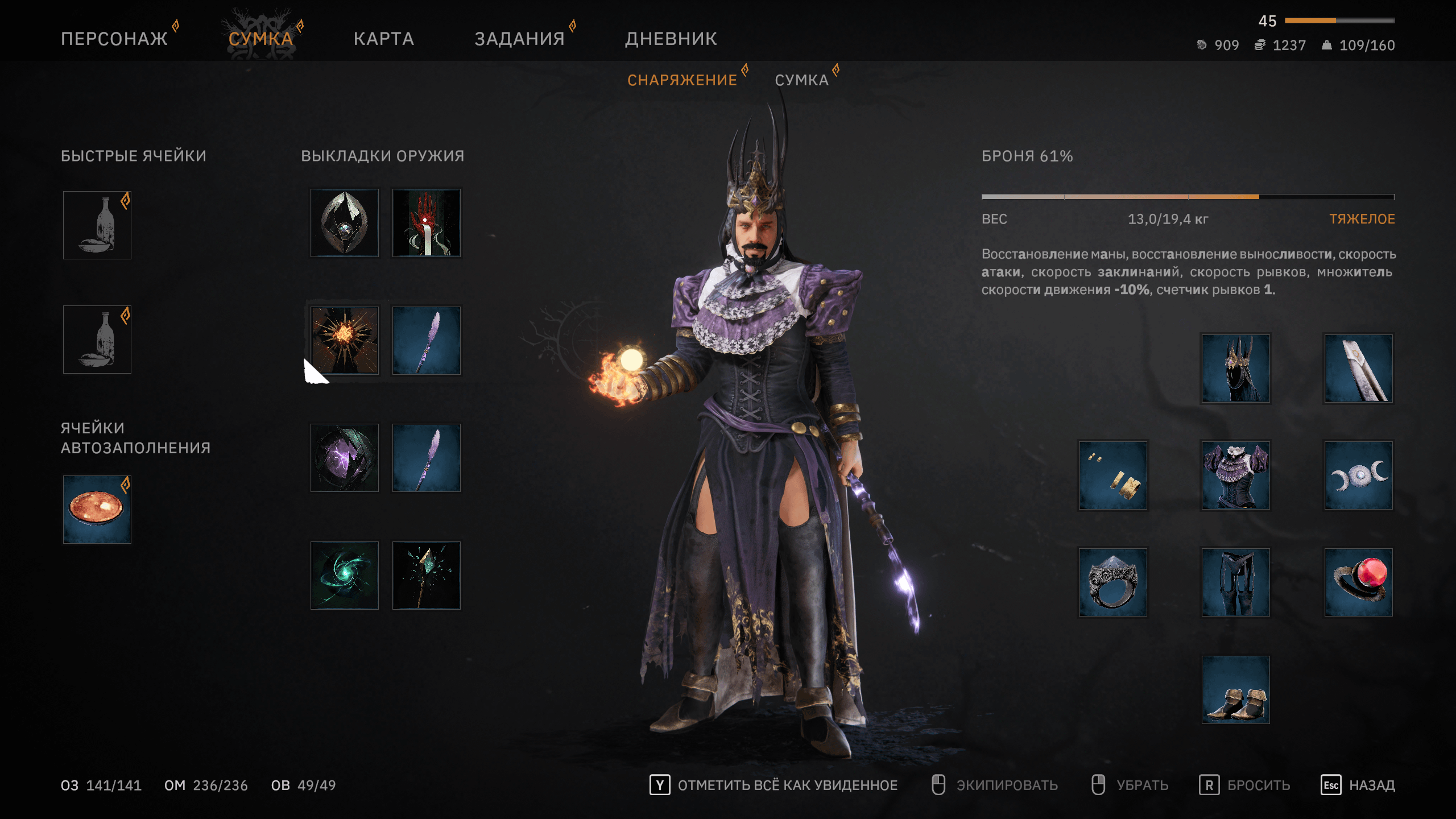This screenshot has height=819, width=1456.
Task: Switch to the Карта tab
Action: pos(384,39)
